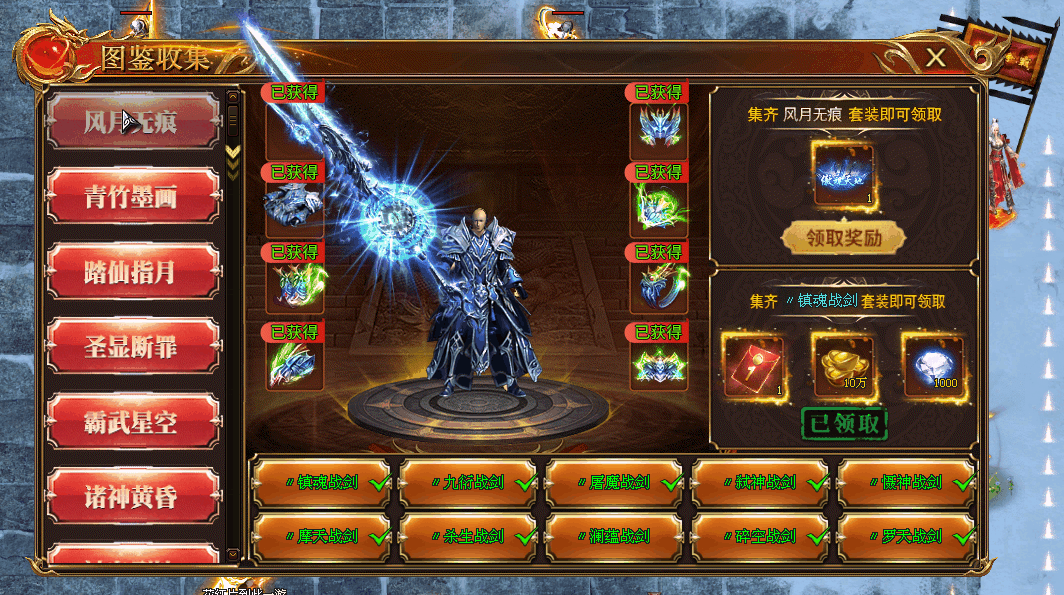Switch to the 霸武星空 category

(x=132, y=421)
